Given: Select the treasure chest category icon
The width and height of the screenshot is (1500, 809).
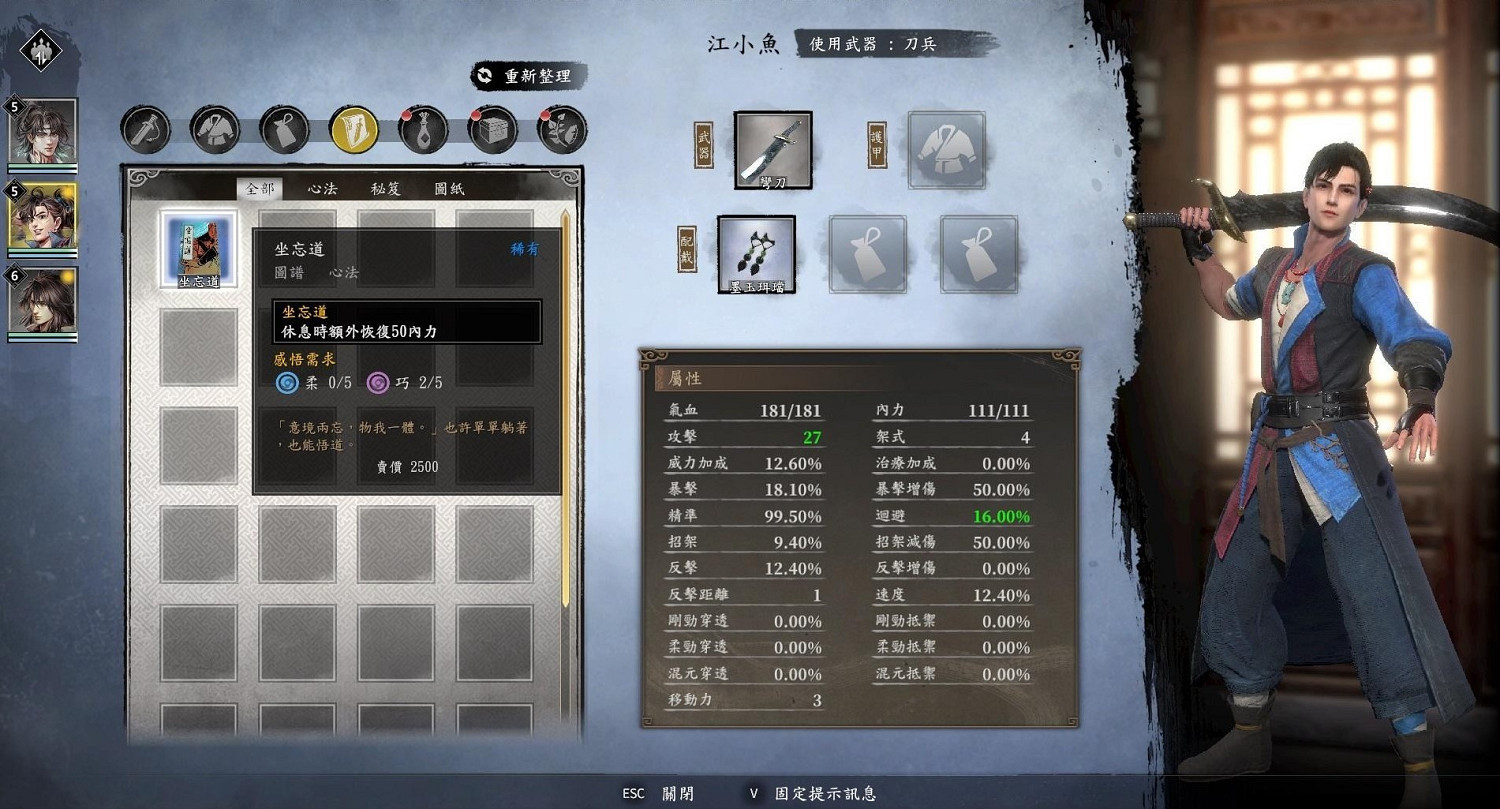Looking at the screenshot, I should [x=492, y=130].
